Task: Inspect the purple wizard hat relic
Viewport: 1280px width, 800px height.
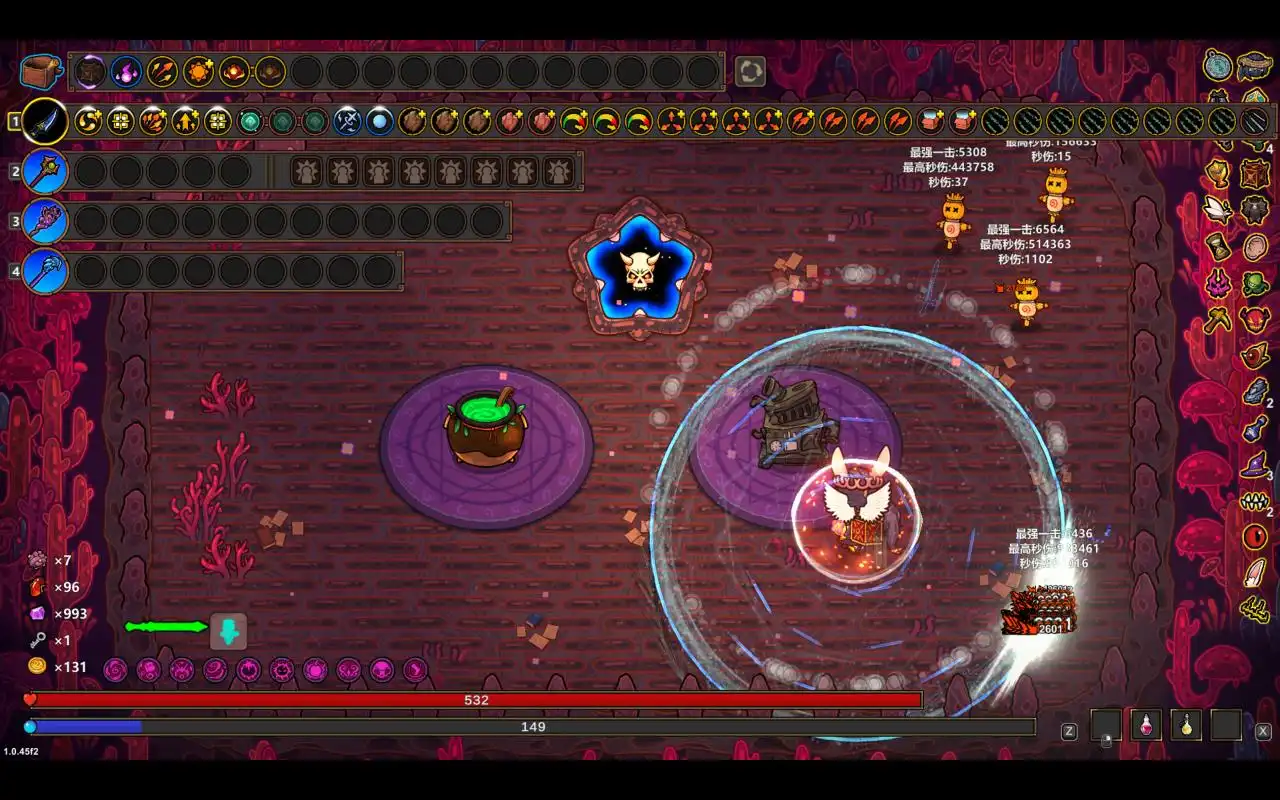Action: [1254, 465]
